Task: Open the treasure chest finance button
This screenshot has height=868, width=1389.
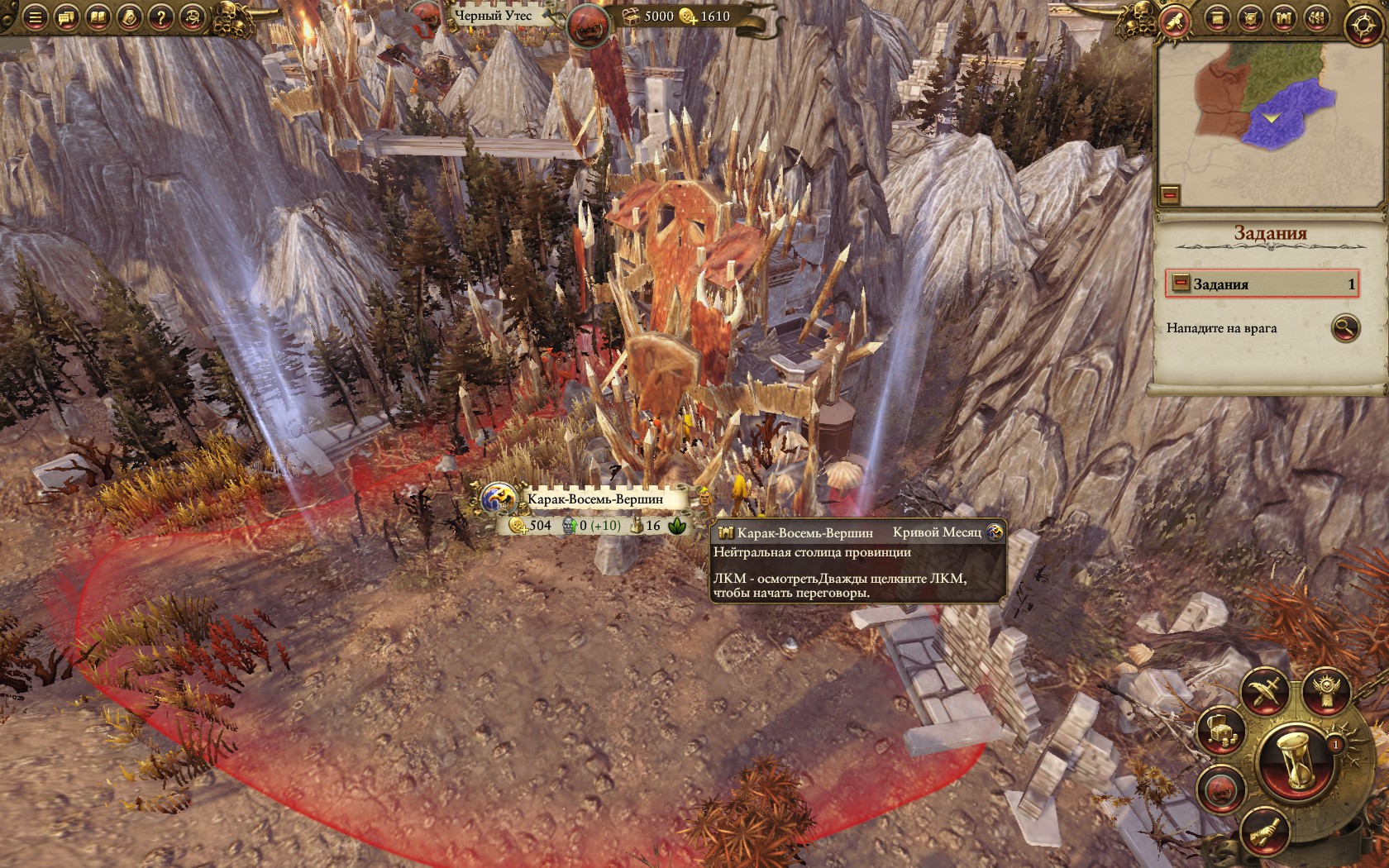Action: 1221,730
